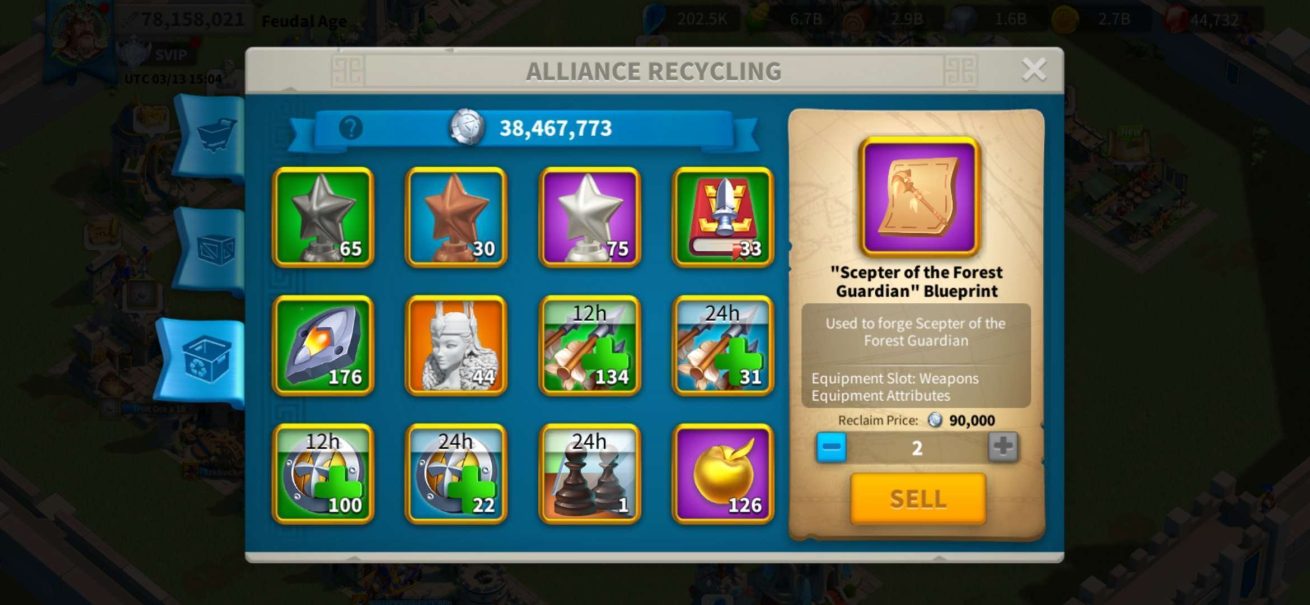
Task: Pick the 24h chess pieces item
Action: (589, 474)
